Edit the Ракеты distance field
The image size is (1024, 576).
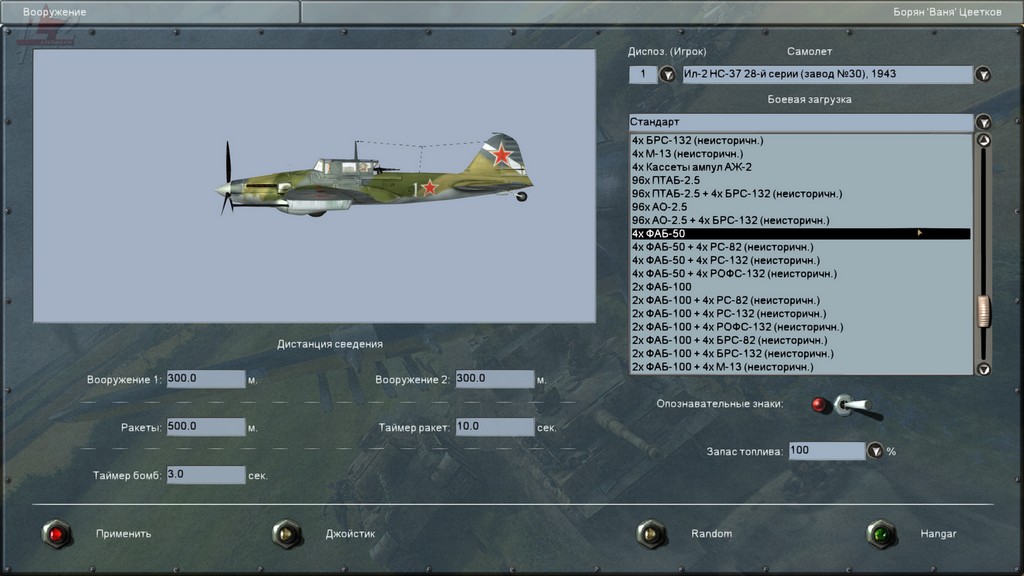coord(206,427)
